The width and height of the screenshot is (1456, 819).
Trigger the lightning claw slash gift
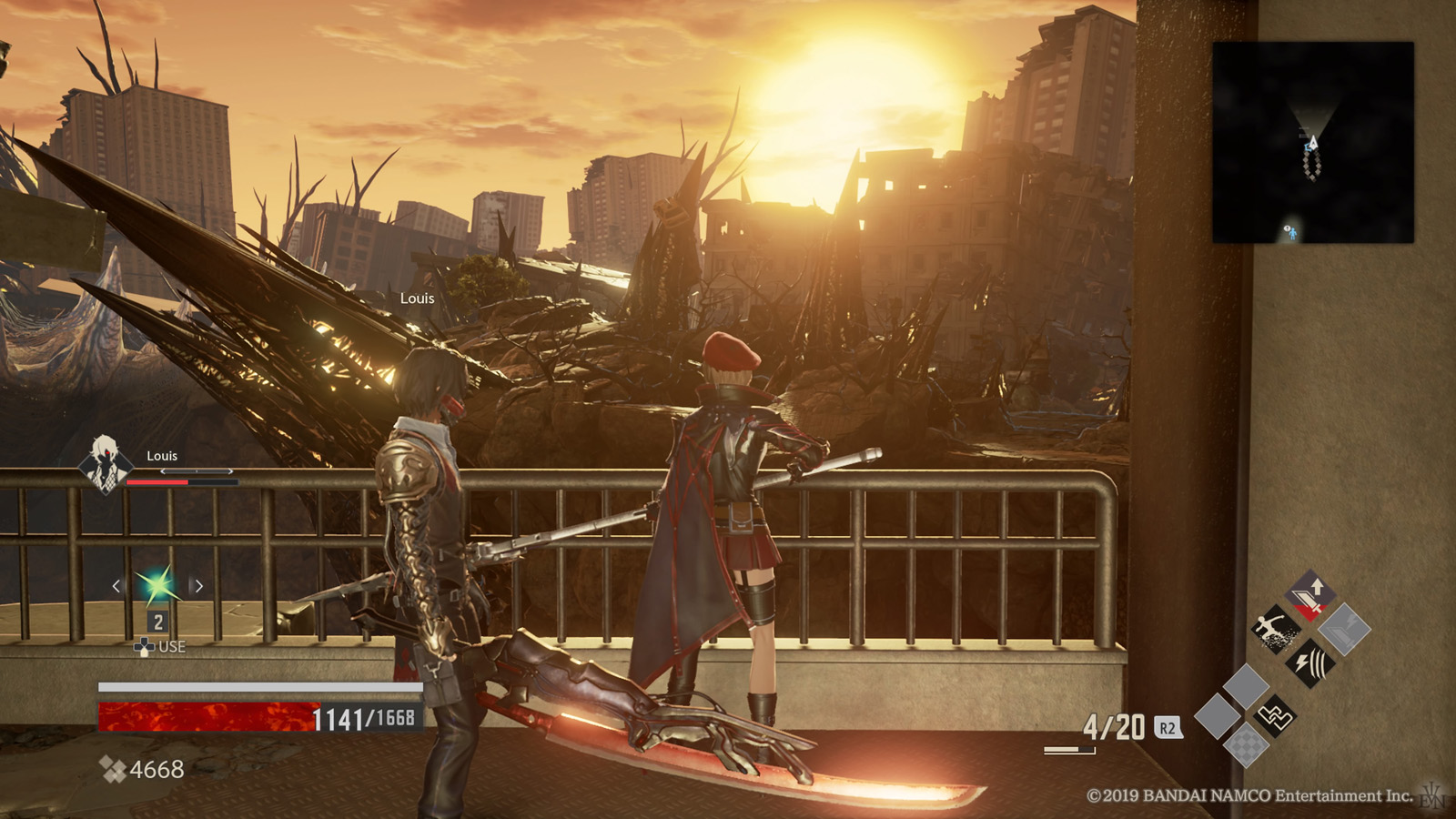point(1311,662)
